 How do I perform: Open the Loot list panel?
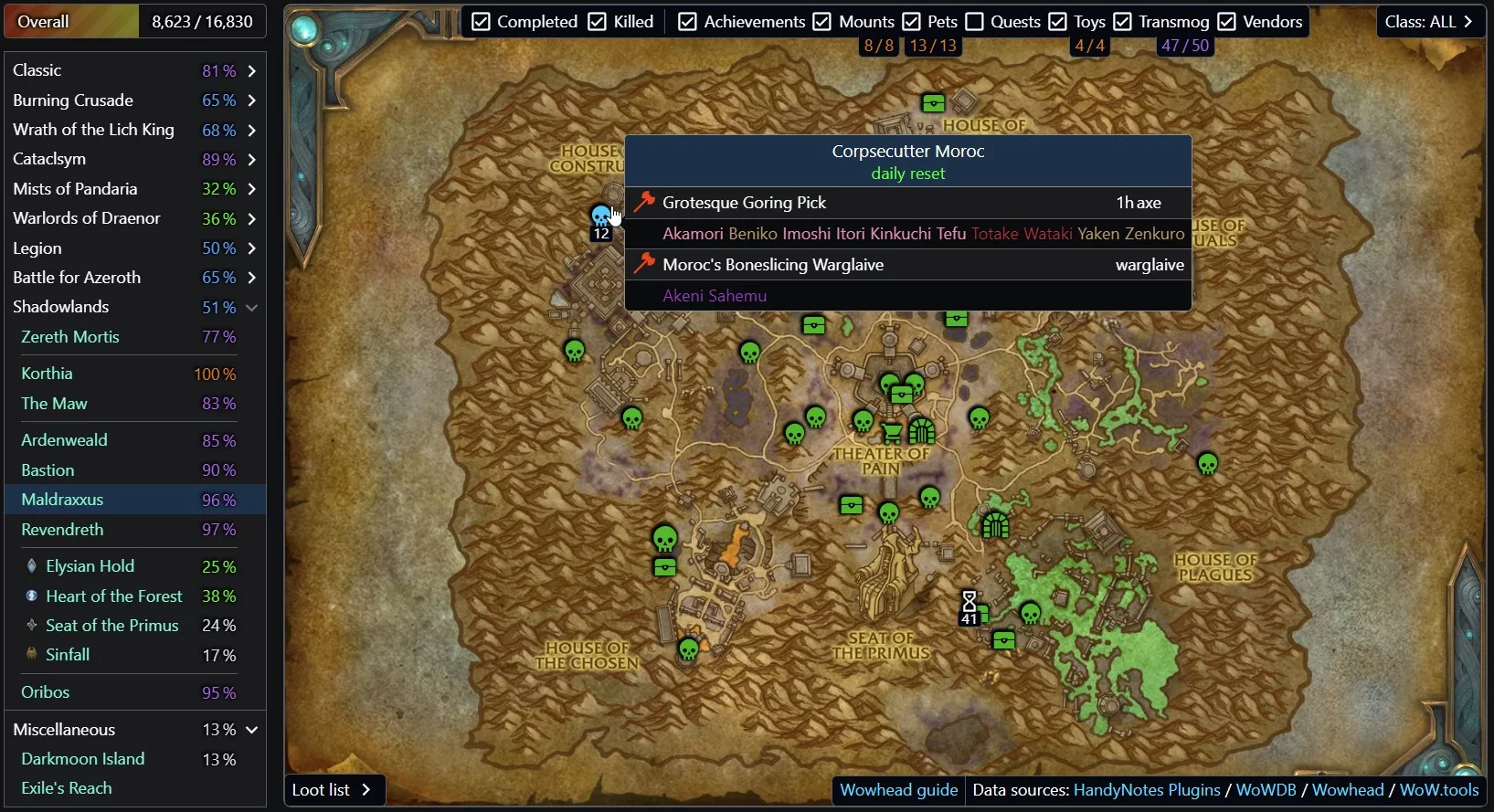pos(332,790)
